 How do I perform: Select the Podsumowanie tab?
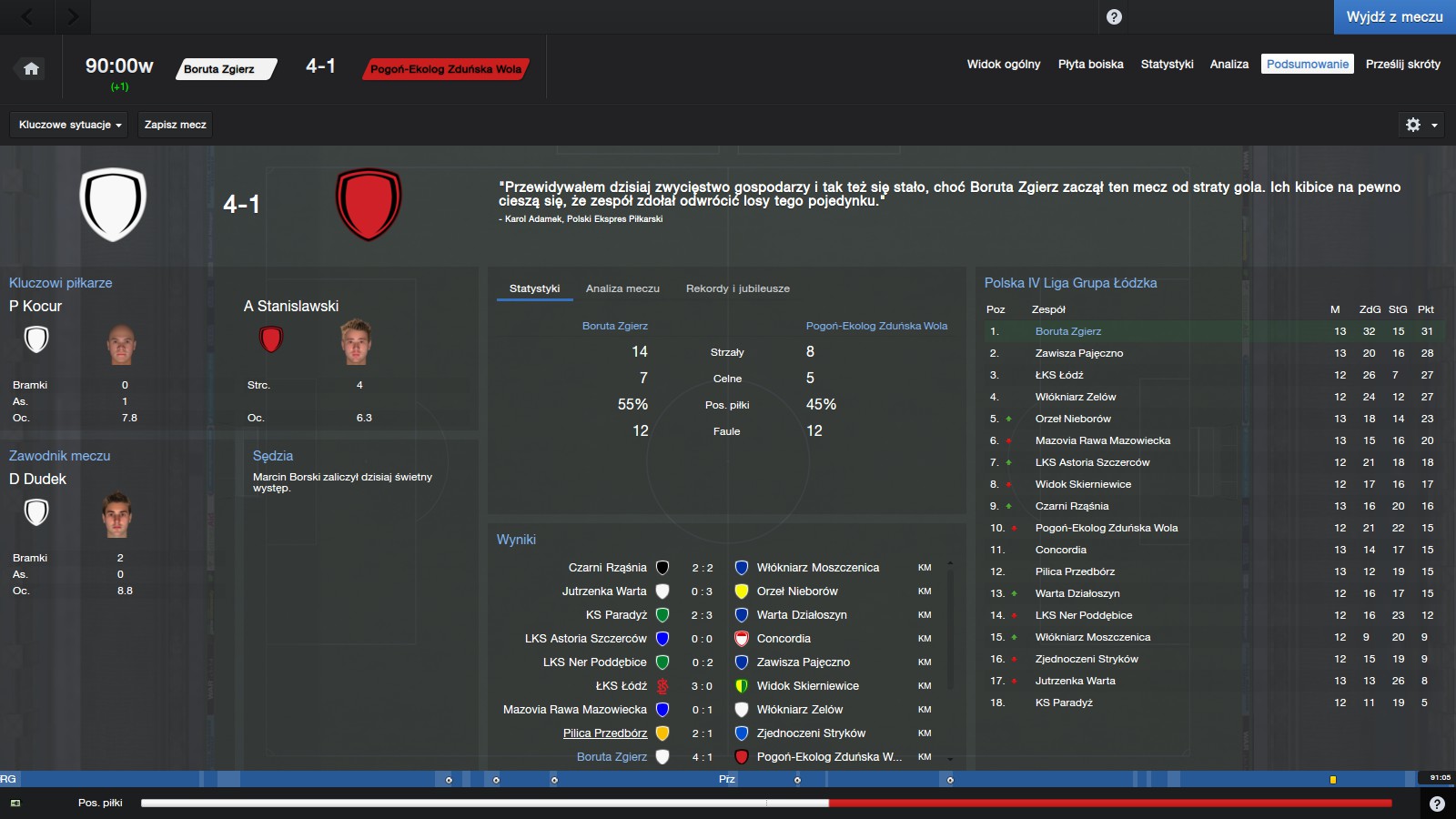pyautogui.click(x=1307, y=65)
